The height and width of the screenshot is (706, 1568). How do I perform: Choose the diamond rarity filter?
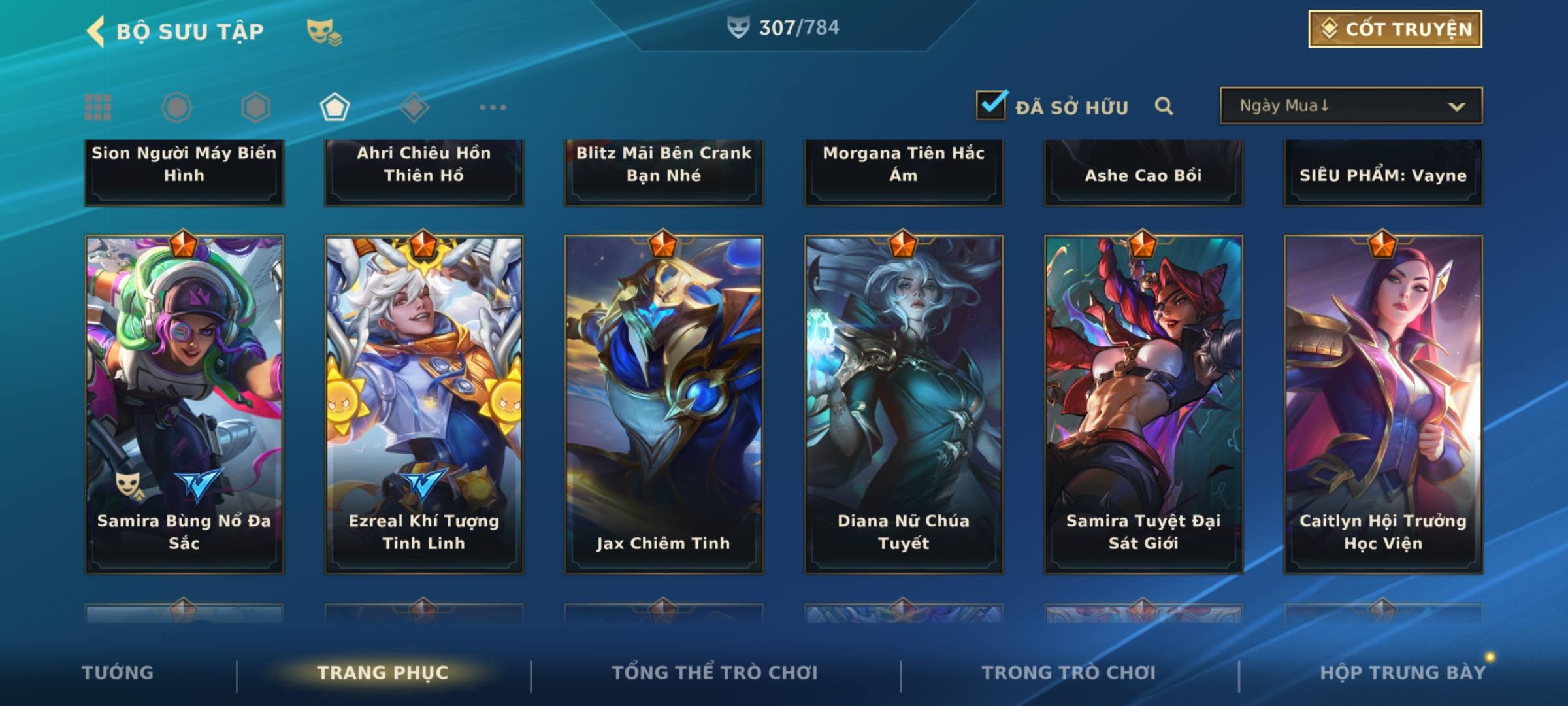[x=414, y=107]
